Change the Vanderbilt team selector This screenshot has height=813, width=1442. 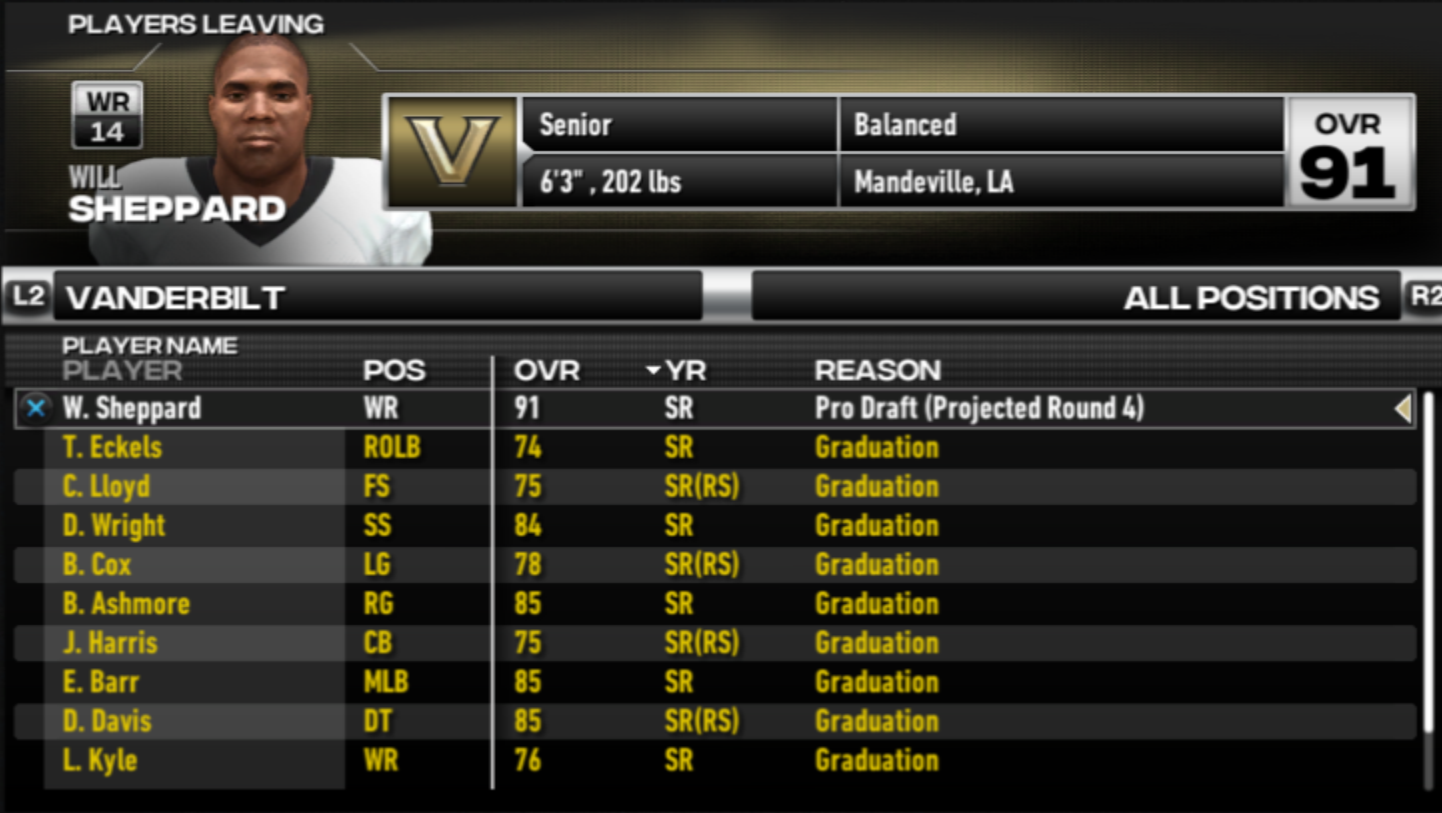click(x=377, y=297)
